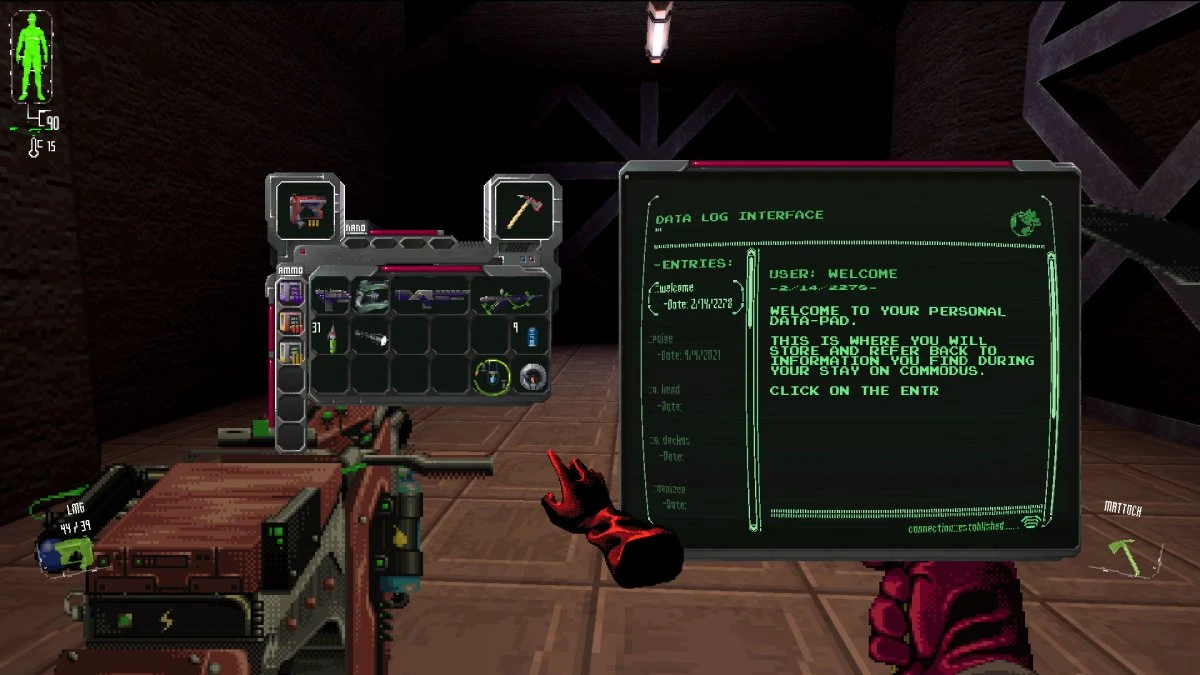Select the green syringe item stack of 31

pos(331,338)
